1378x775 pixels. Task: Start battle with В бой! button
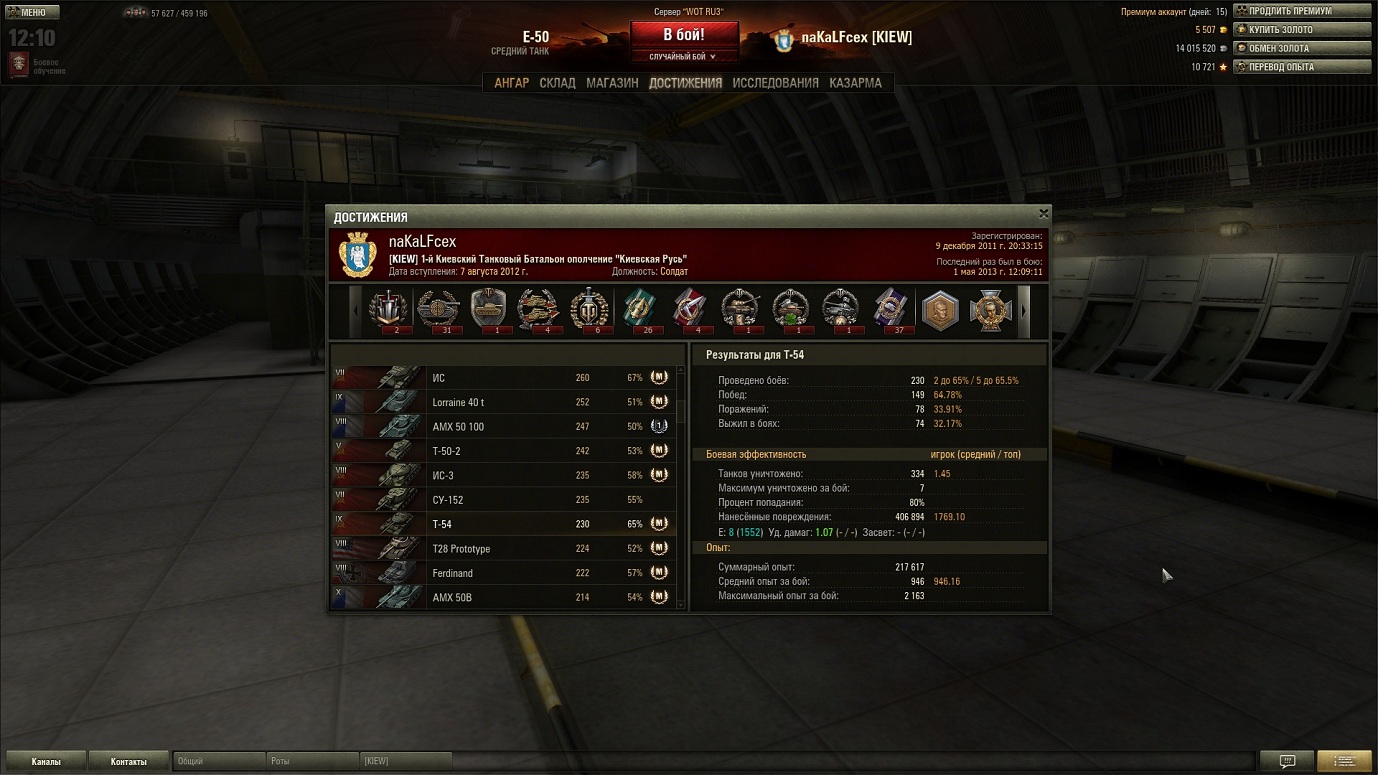684,35
